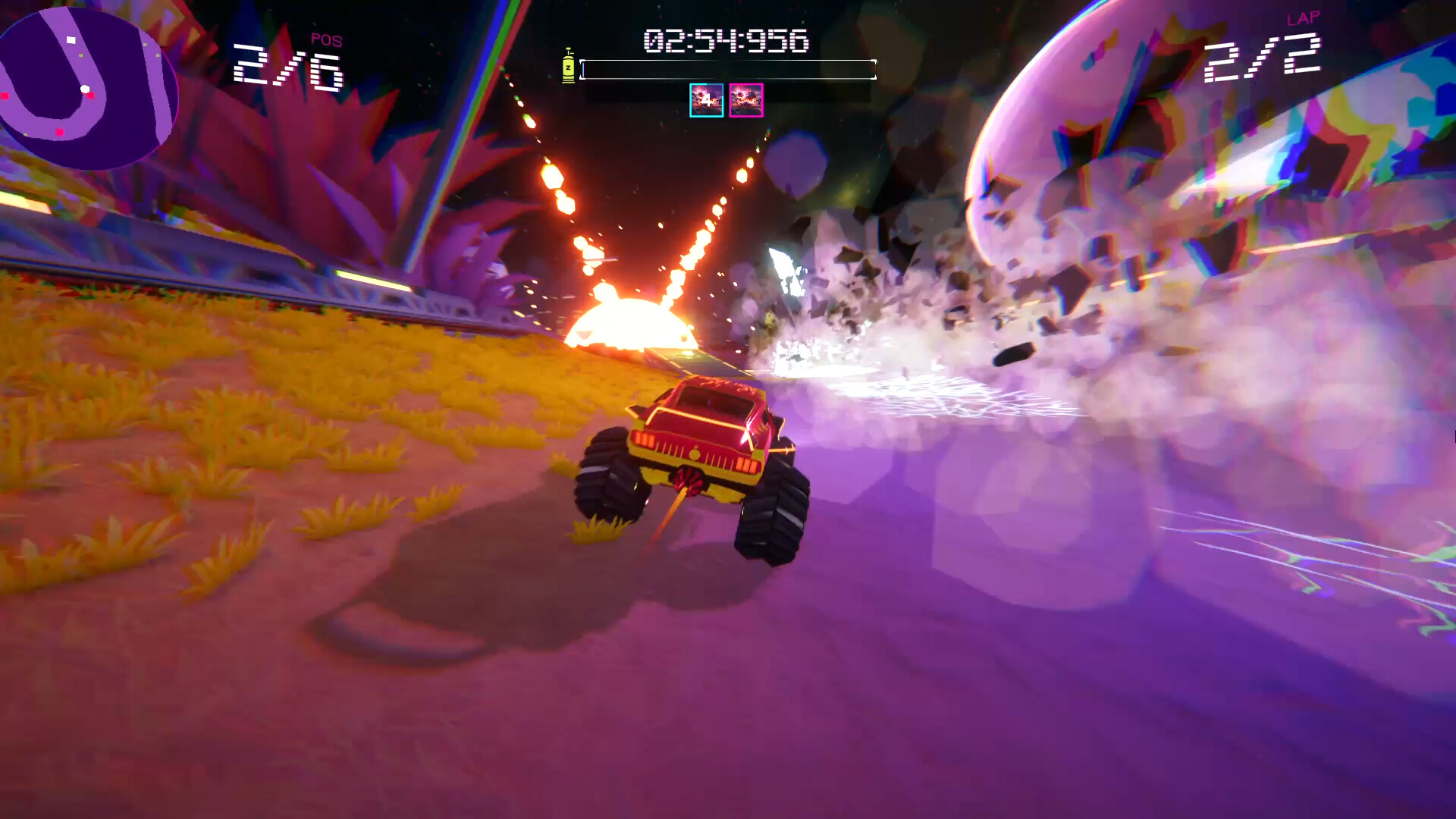1456x819 pixels.
Task: Click the left bracket of the boost bar
Action: point(582,68)
